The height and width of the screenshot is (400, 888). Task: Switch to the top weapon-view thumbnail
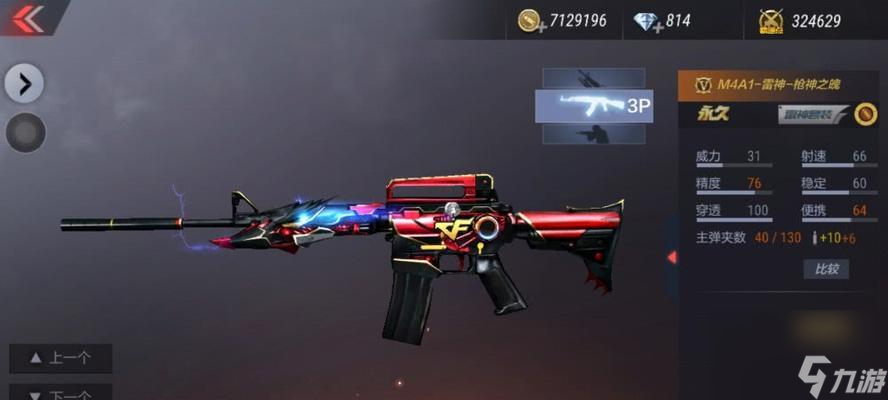pos(593,78)
